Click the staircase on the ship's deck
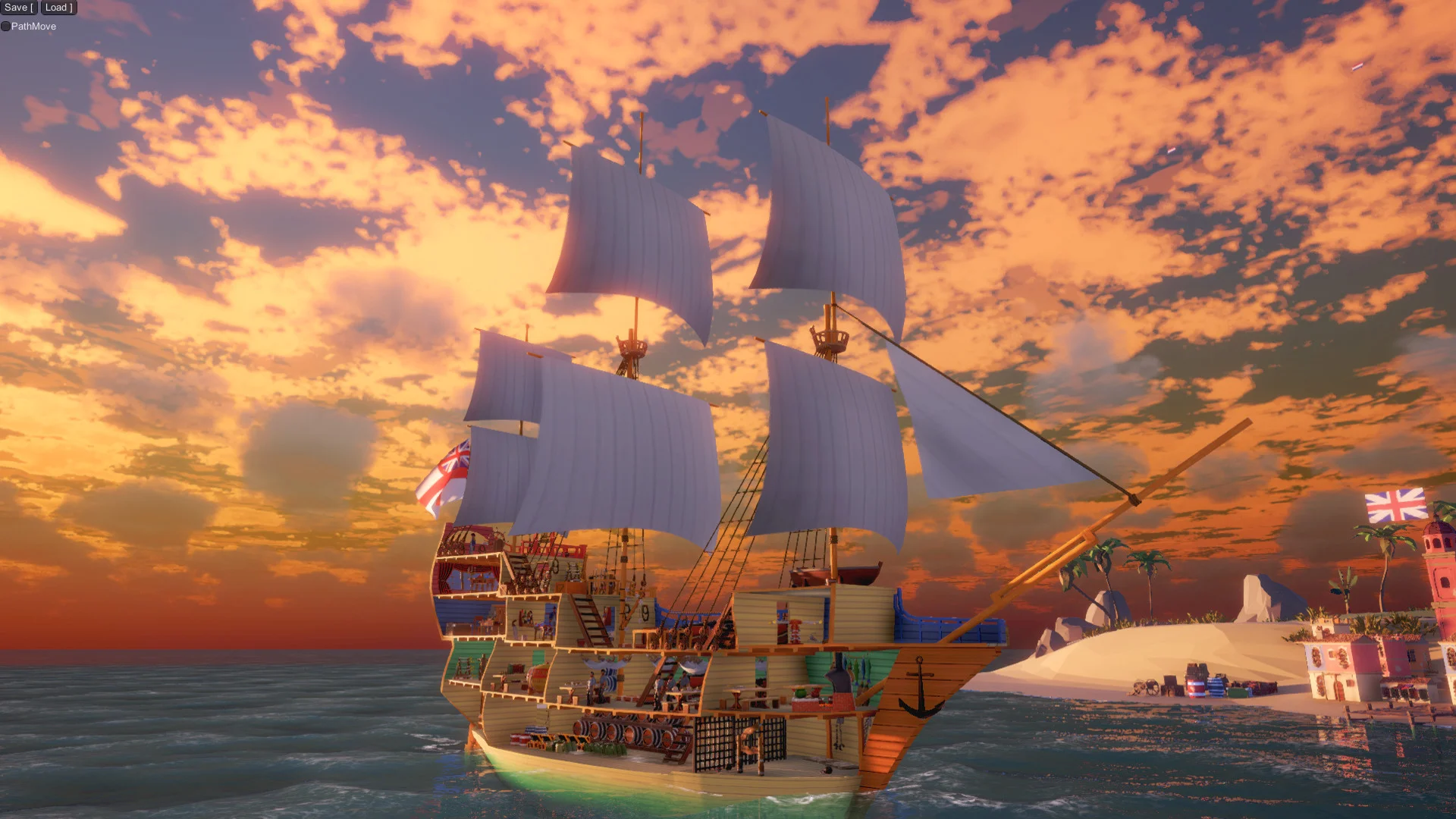The image size is (1456, 819). pos(588,621)
